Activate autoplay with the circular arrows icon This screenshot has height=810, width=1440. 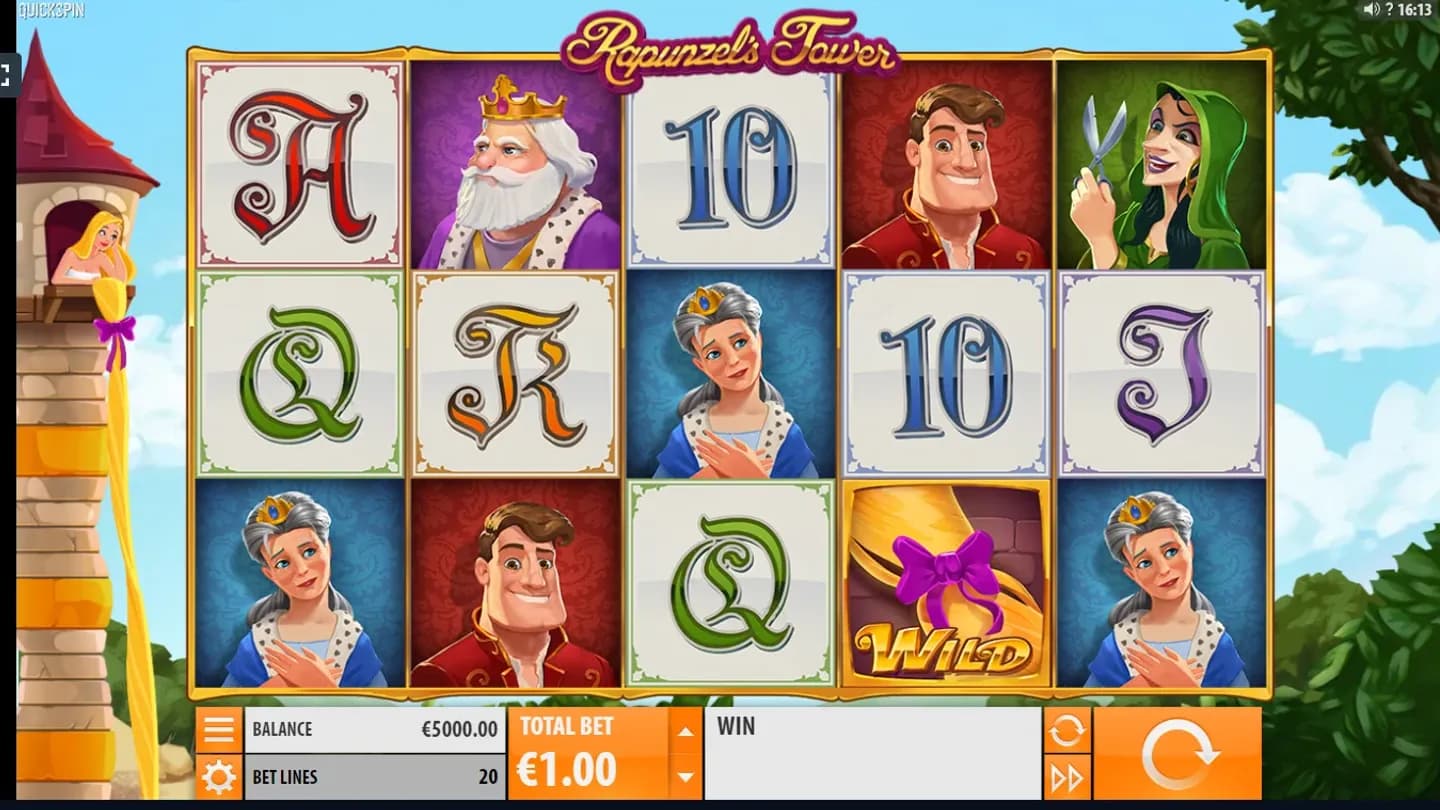point(1066,729)
